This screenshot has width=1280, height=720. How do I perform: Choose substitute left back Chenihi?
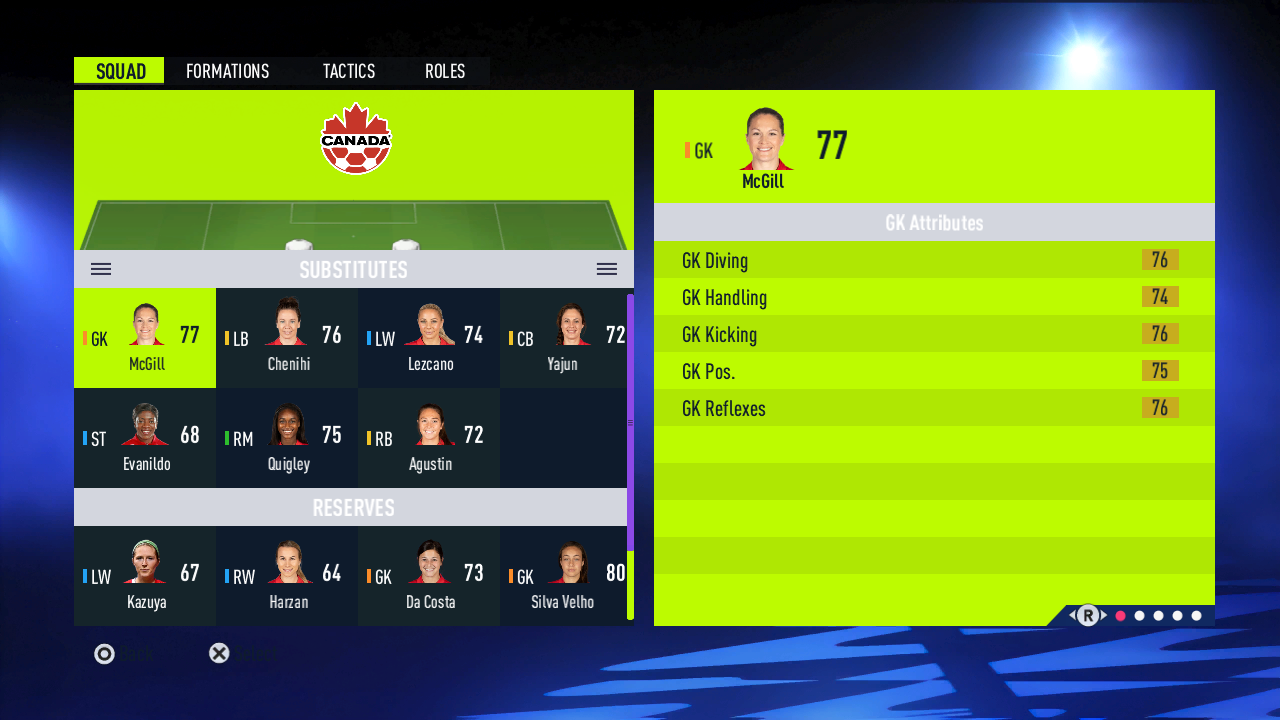click(287, 338)
